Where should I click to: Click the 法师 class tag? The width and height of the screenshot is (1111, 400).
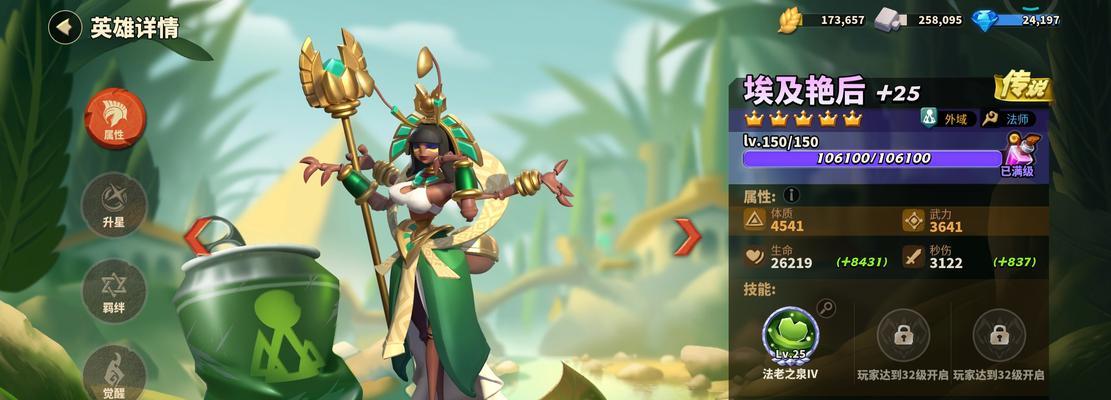click(x=1012, y=119)
